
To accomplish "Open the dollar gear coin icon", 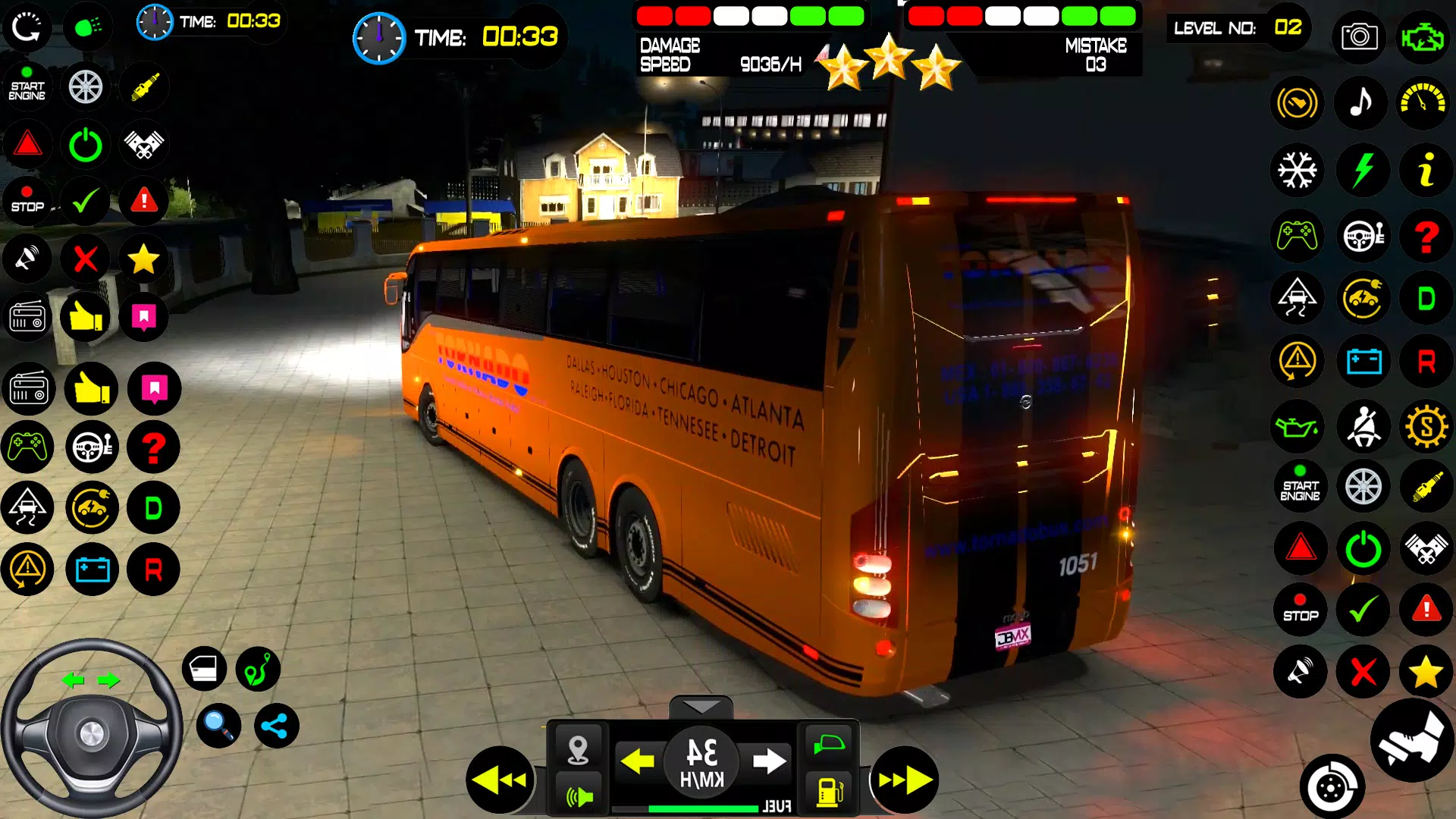I will click(x=1426, y=426).
